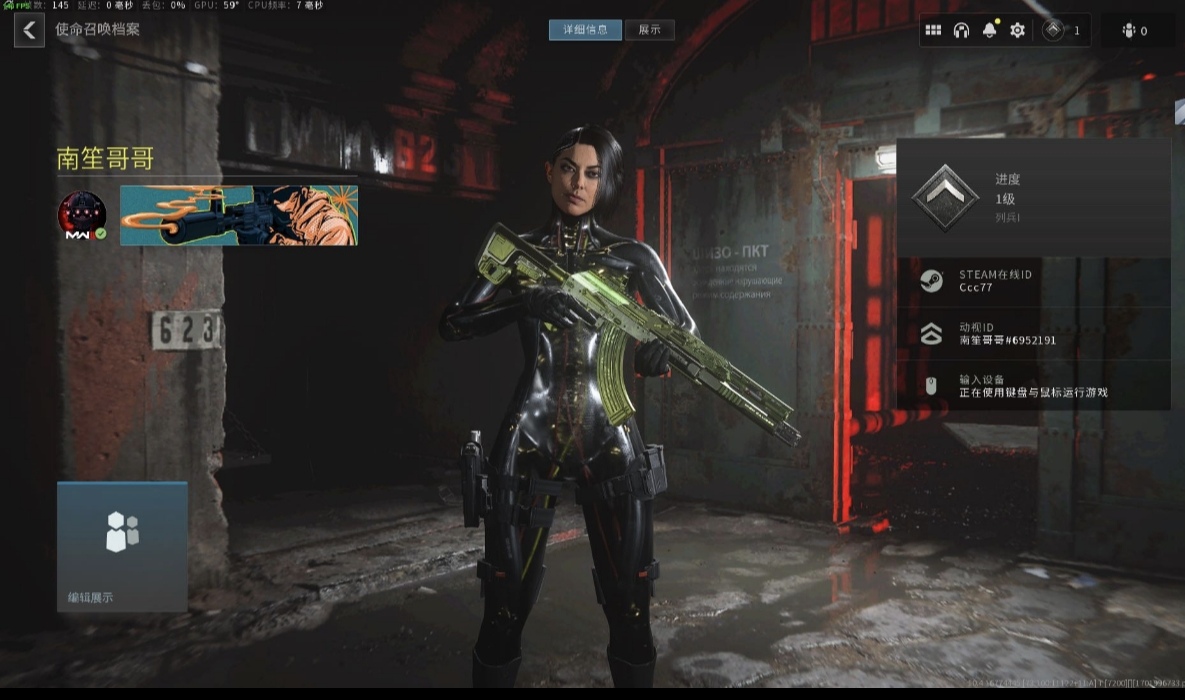Open the player rank badge panel
Screen dimensions: 1185x700
(x=1062, y=30)
